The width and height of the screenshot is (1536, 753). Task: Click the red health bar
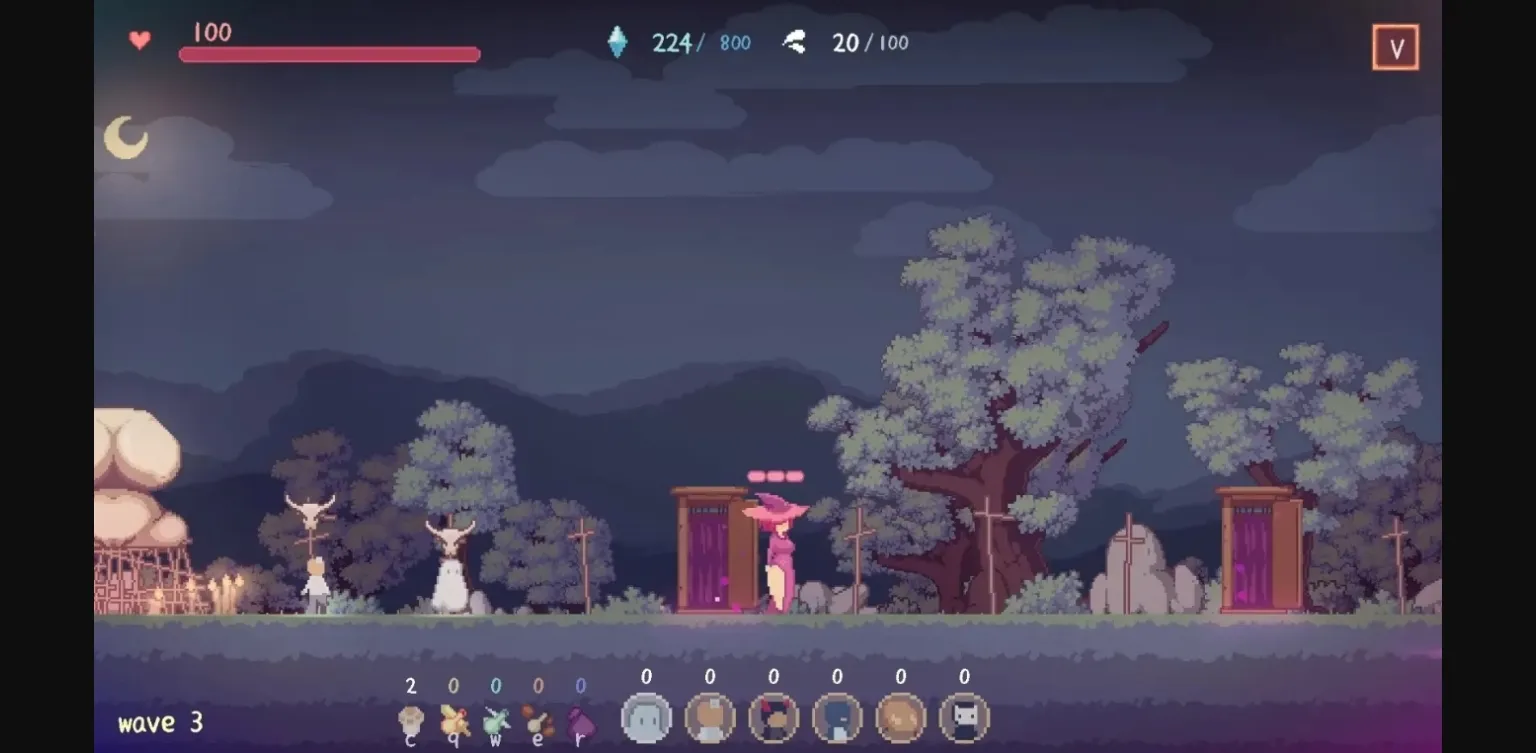click(330, 52)
